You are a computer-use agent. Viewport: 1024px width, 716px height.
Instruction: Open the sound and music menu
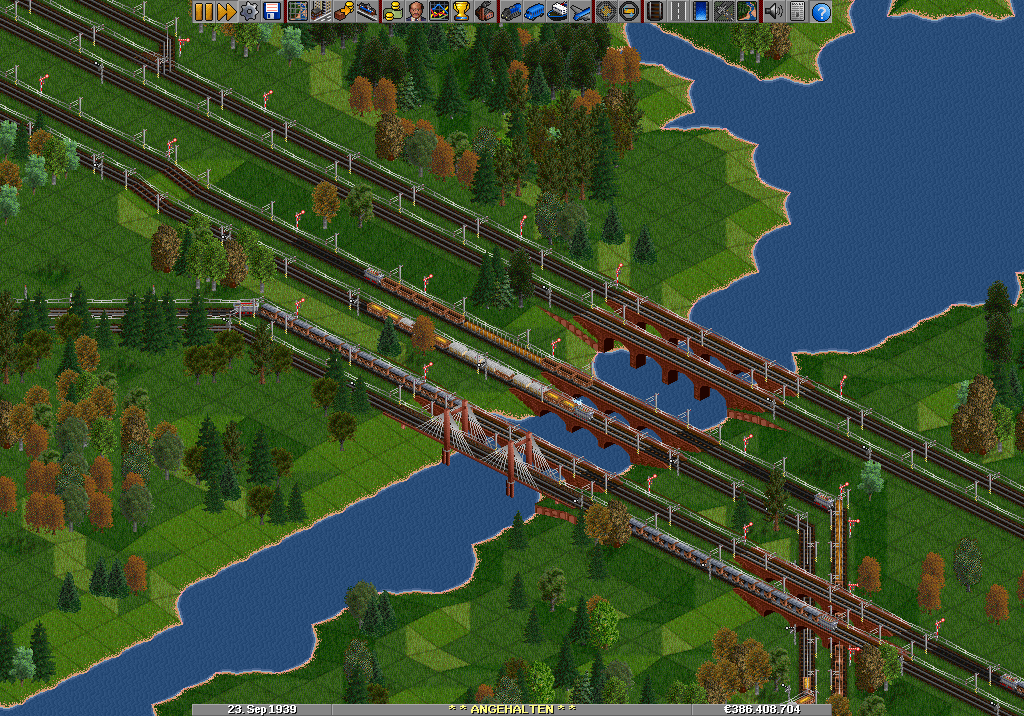[x=773, y=12]
